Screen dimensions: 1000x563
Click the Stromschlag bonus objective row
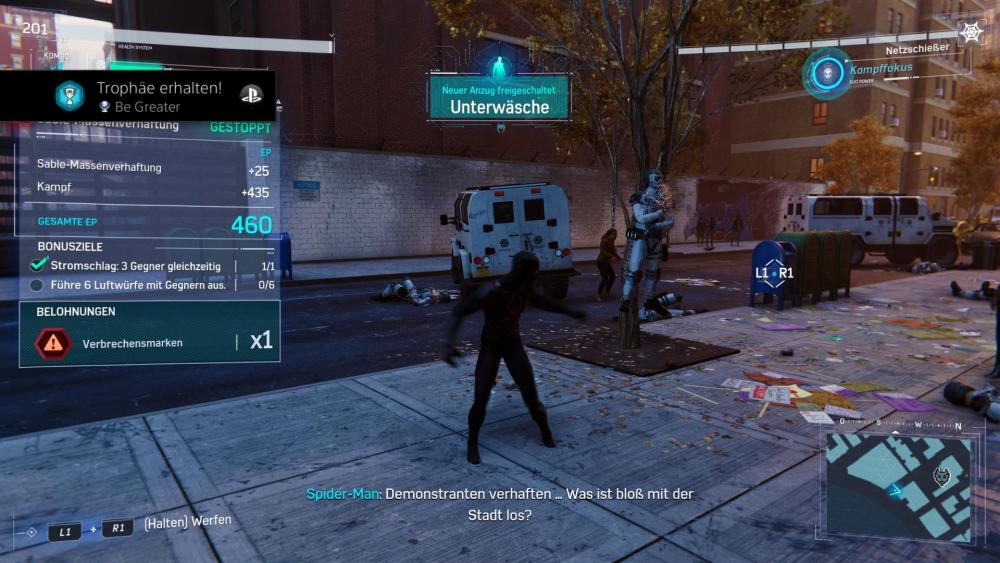point(150,266)
